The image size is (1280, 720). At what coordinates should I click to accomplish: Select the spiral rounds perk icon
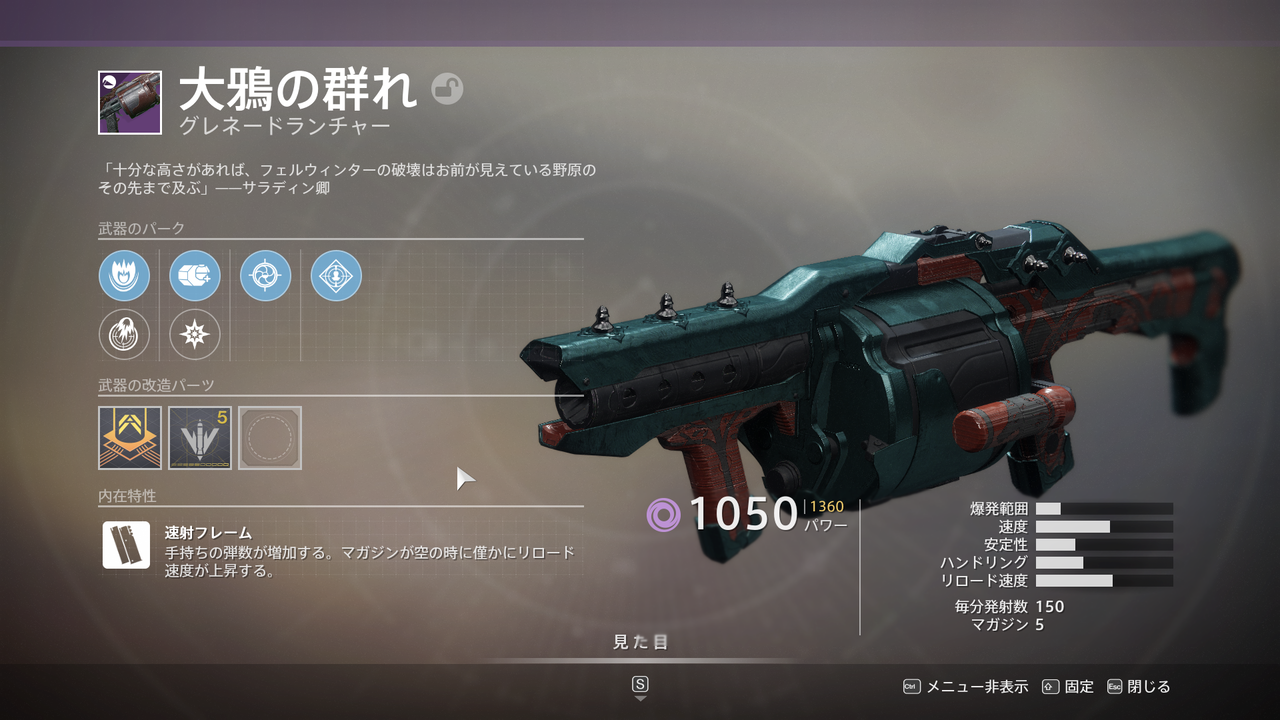pyautogui.click(x=266, y=276)
